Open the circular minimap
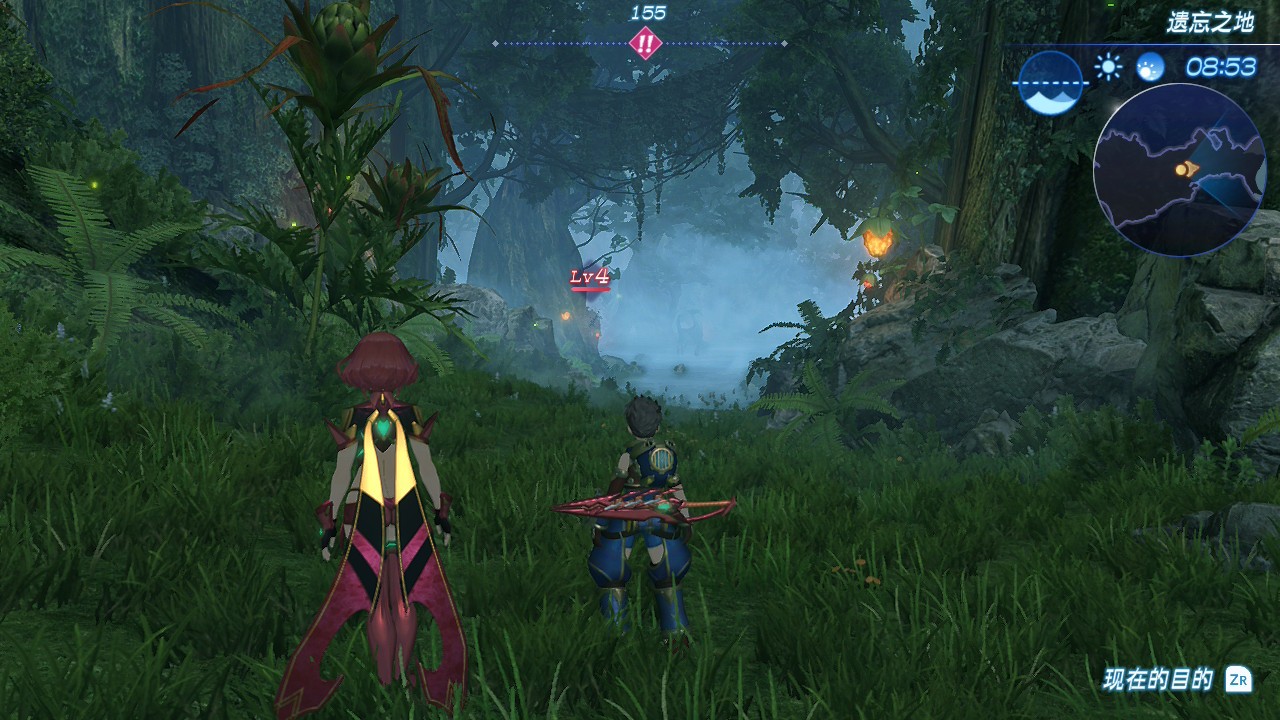This screenshot has height=720, width=1280. (x=1179, y=170)
